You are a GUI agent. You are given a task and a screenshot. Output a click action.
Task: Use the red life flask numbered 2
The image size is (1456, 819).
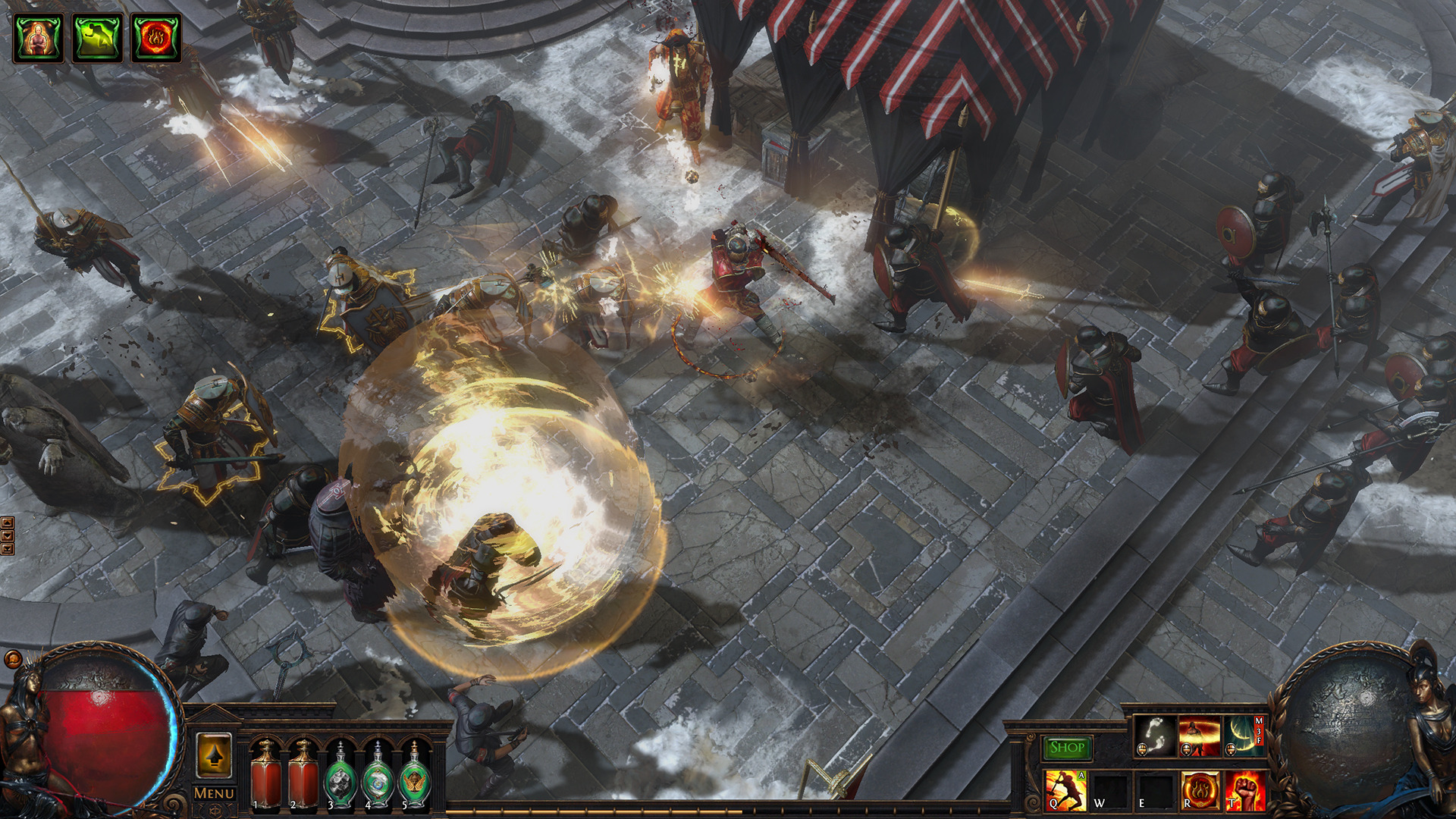303,775
